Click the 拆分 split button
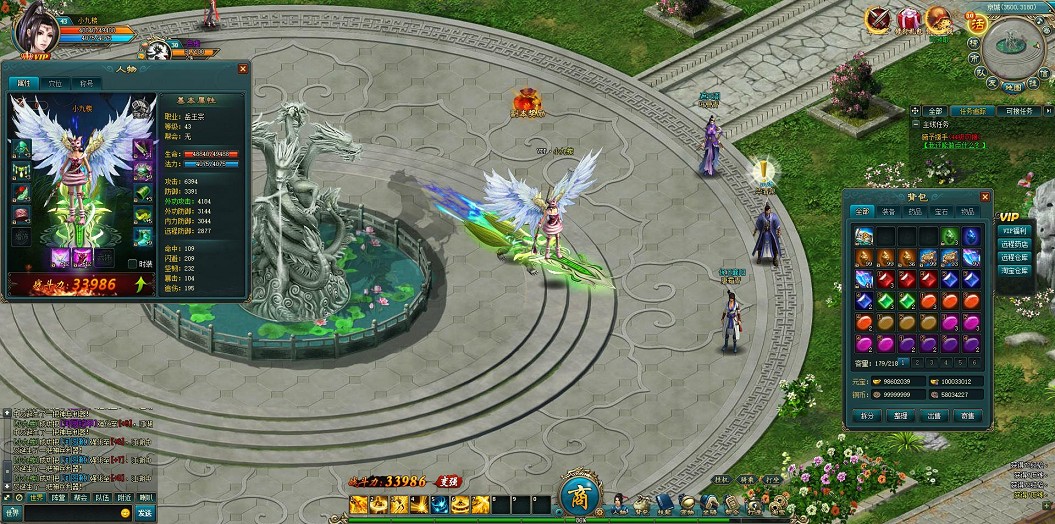Screen dimensions: 1055x524 click(867, 416)
